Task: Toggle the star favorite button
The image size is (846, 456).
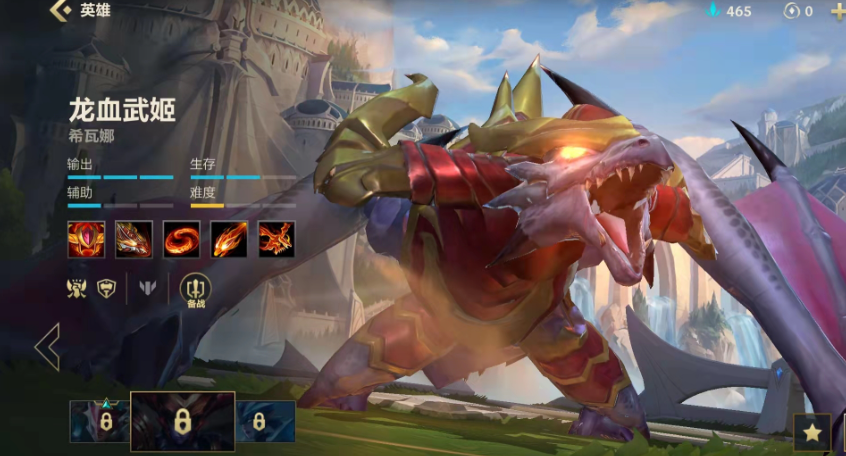Action: pos(812,433)
